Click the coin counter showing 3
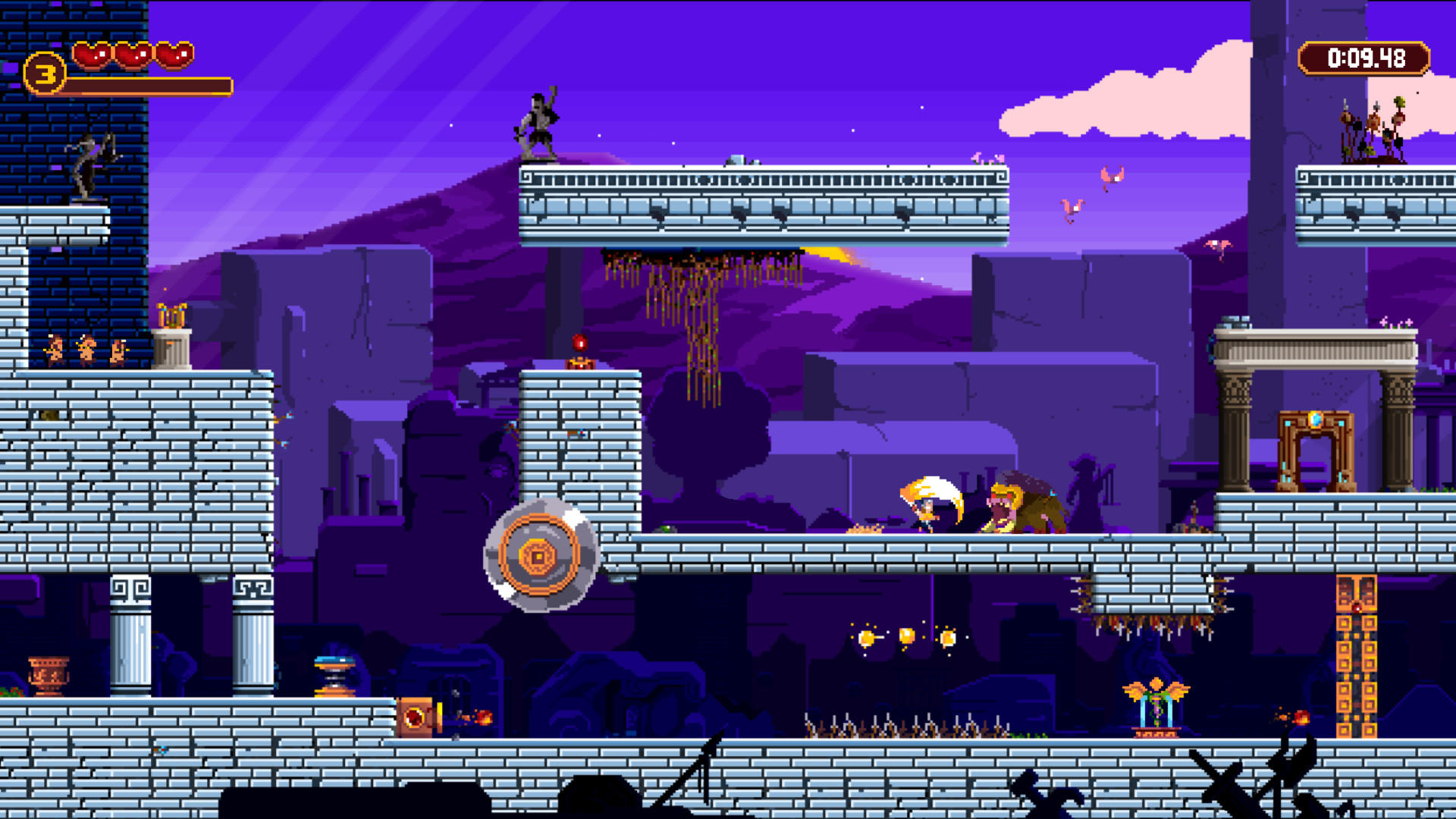The image size is (1456, 819). coord(43,74)
